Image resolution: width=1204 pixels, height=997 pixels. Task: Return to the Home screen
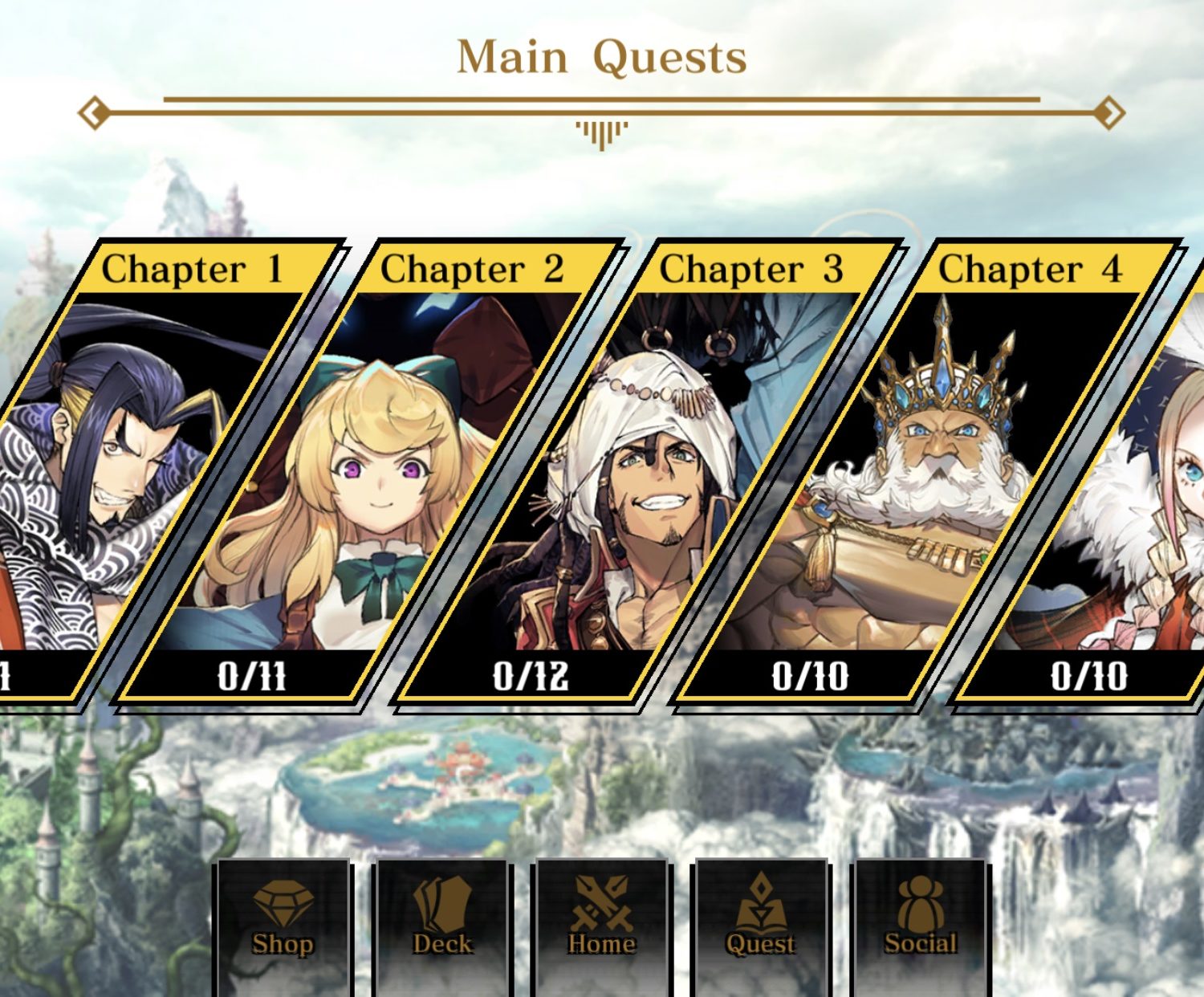(602, 923)
